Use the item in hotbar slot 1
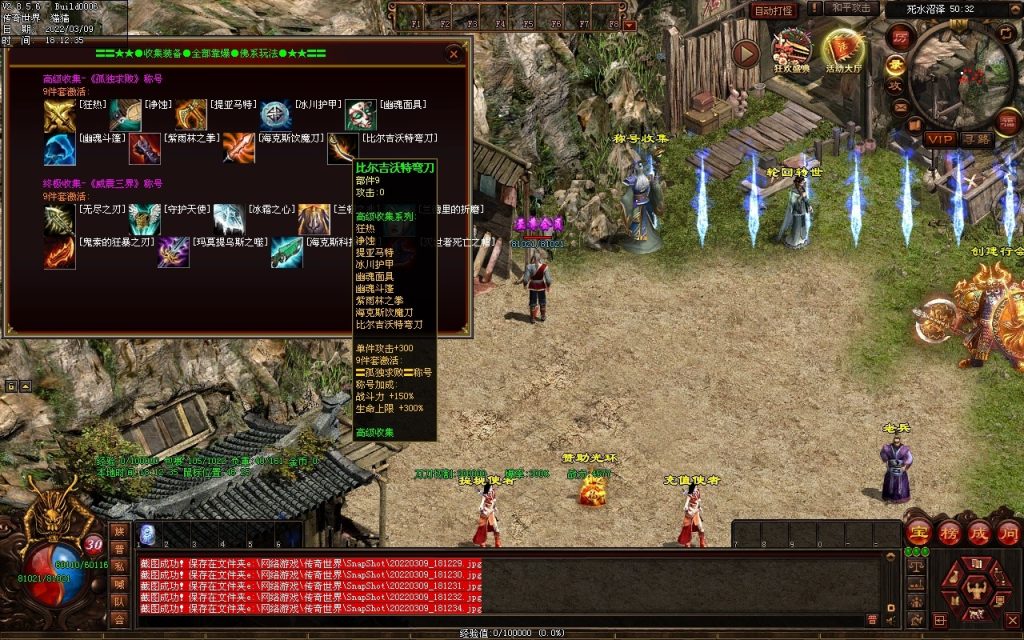This screenshot has height=640, width=1024. (147, 534)
